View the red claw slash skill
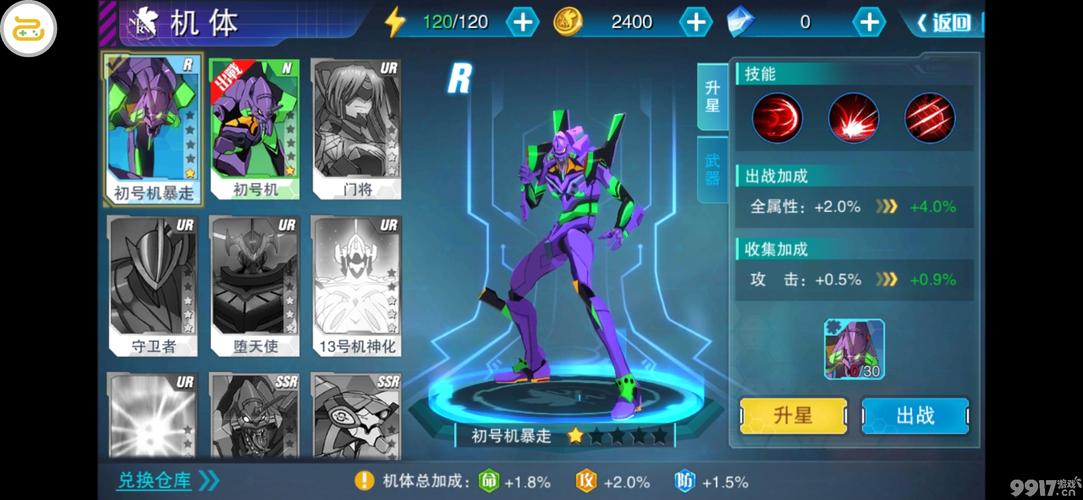The image size is (1083, 500). [x=929, y=118]
